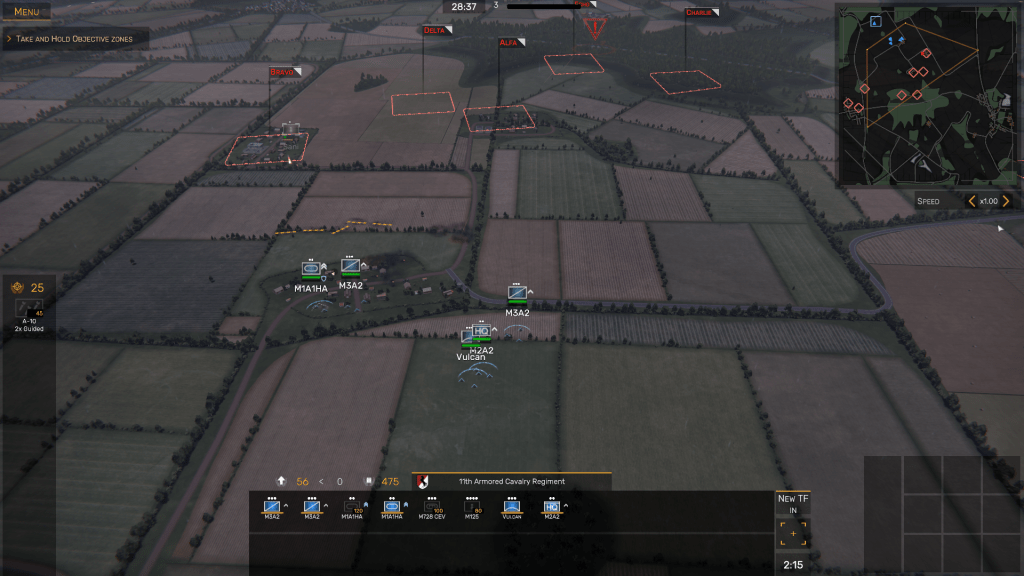
Task: Select the Delta objective zone flag
Action: tap(436, 30)
